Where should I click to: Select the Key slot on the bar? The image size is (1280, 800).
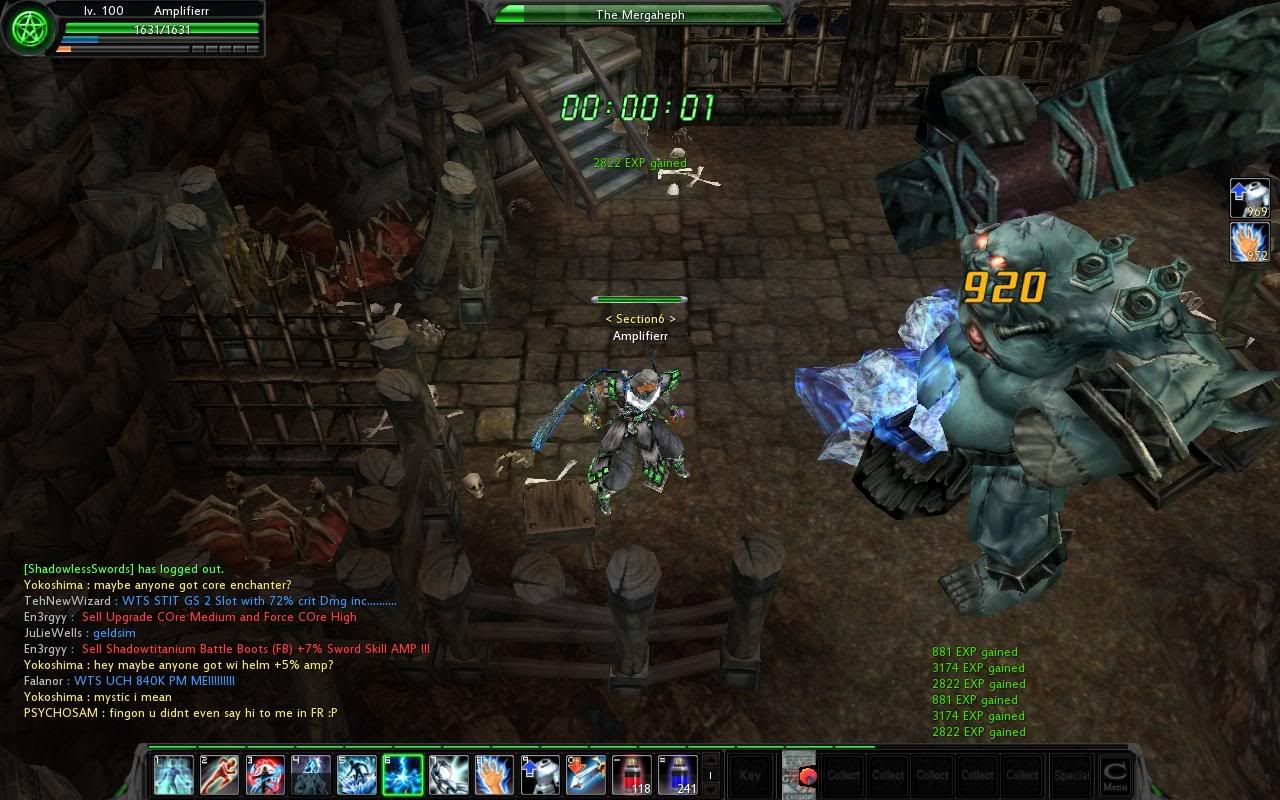[x=750, y=775]
